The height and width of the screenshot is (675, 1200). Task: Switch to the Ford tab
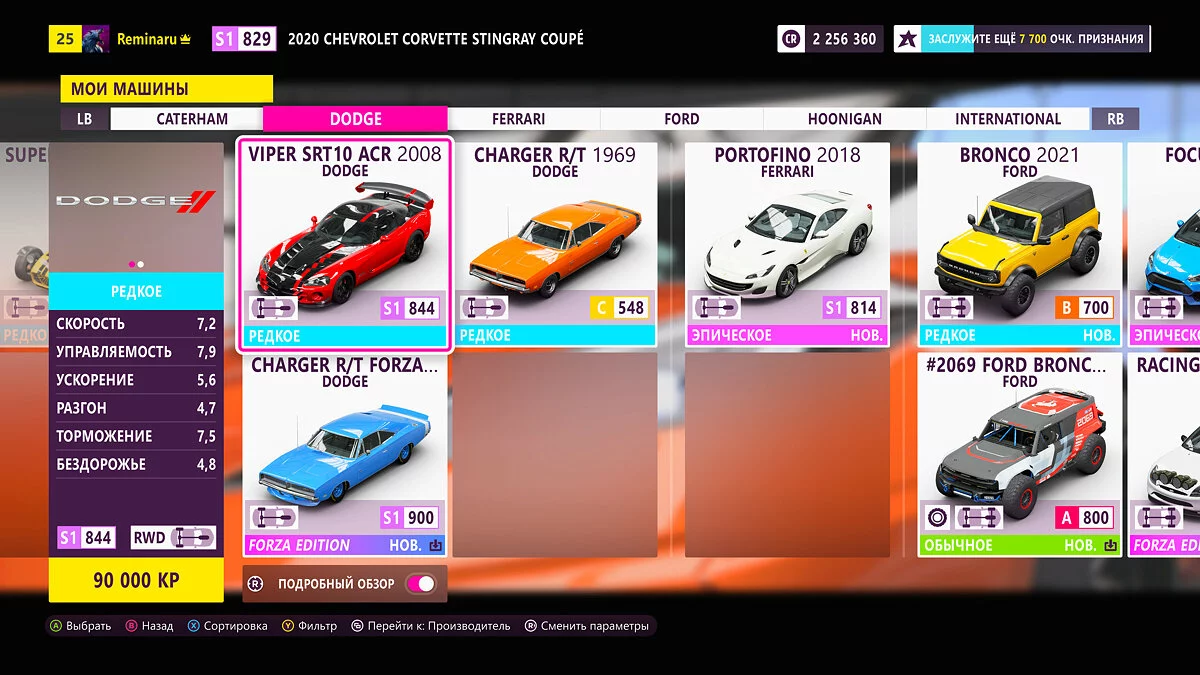pyautogui.click(x=681, y=119)
